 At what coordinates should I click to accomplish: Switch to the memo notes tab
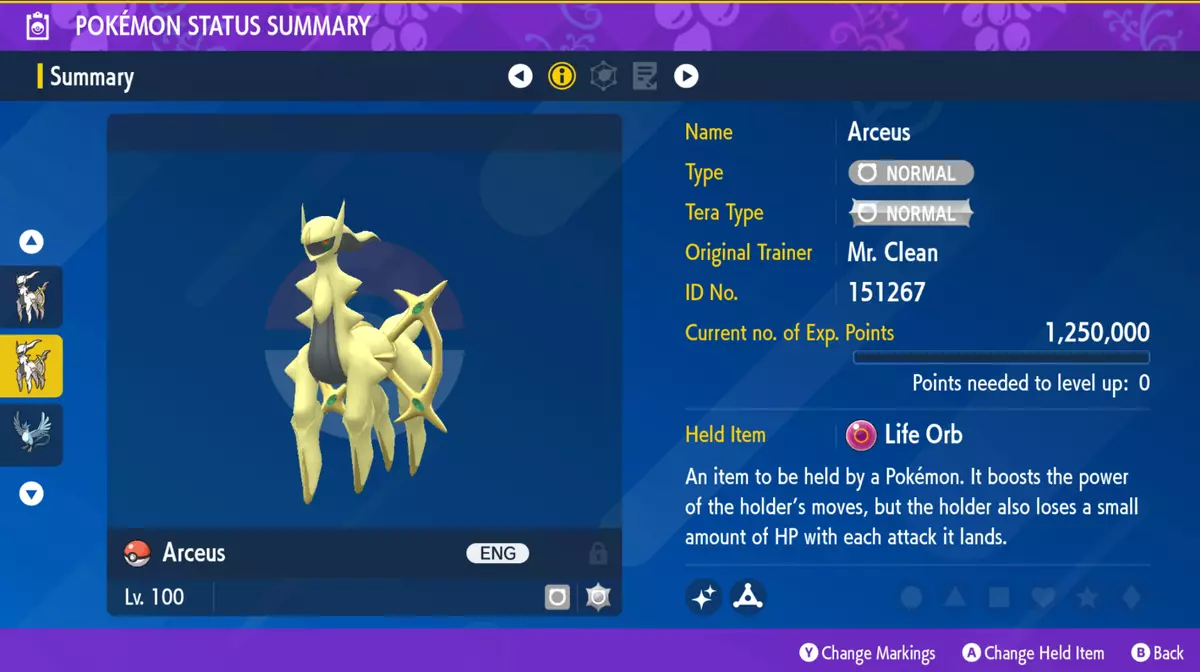645,76
